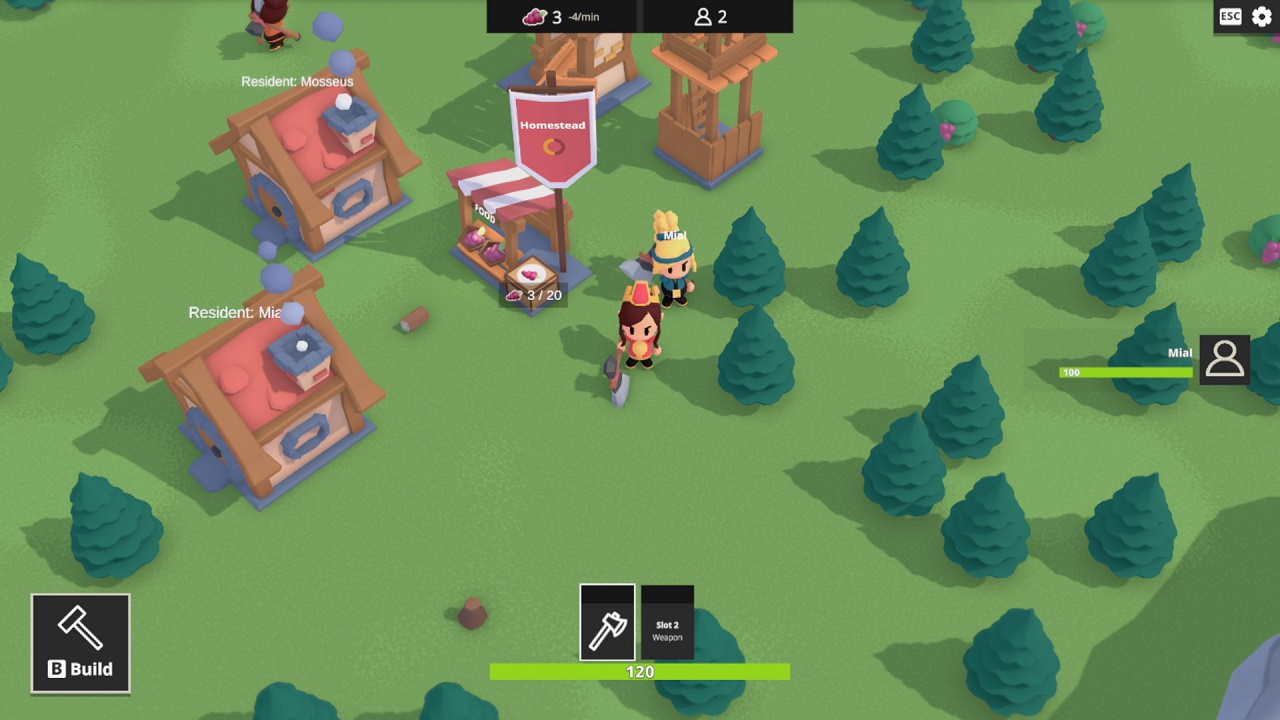This screenshot has width=1280, height=720.
Task: Open the Build menu
Action: (80, 643)
